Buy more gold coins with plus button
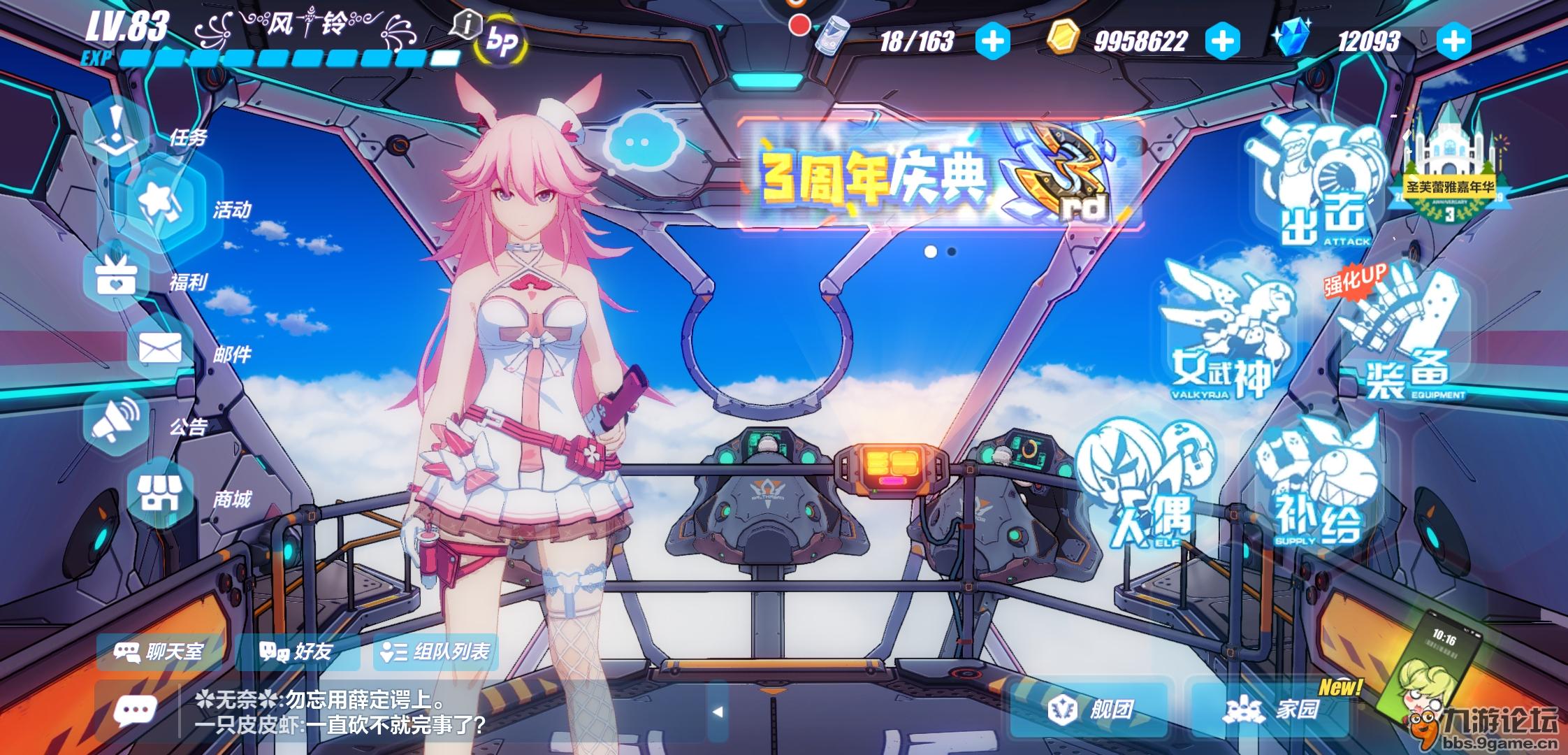 [1222, 41]
